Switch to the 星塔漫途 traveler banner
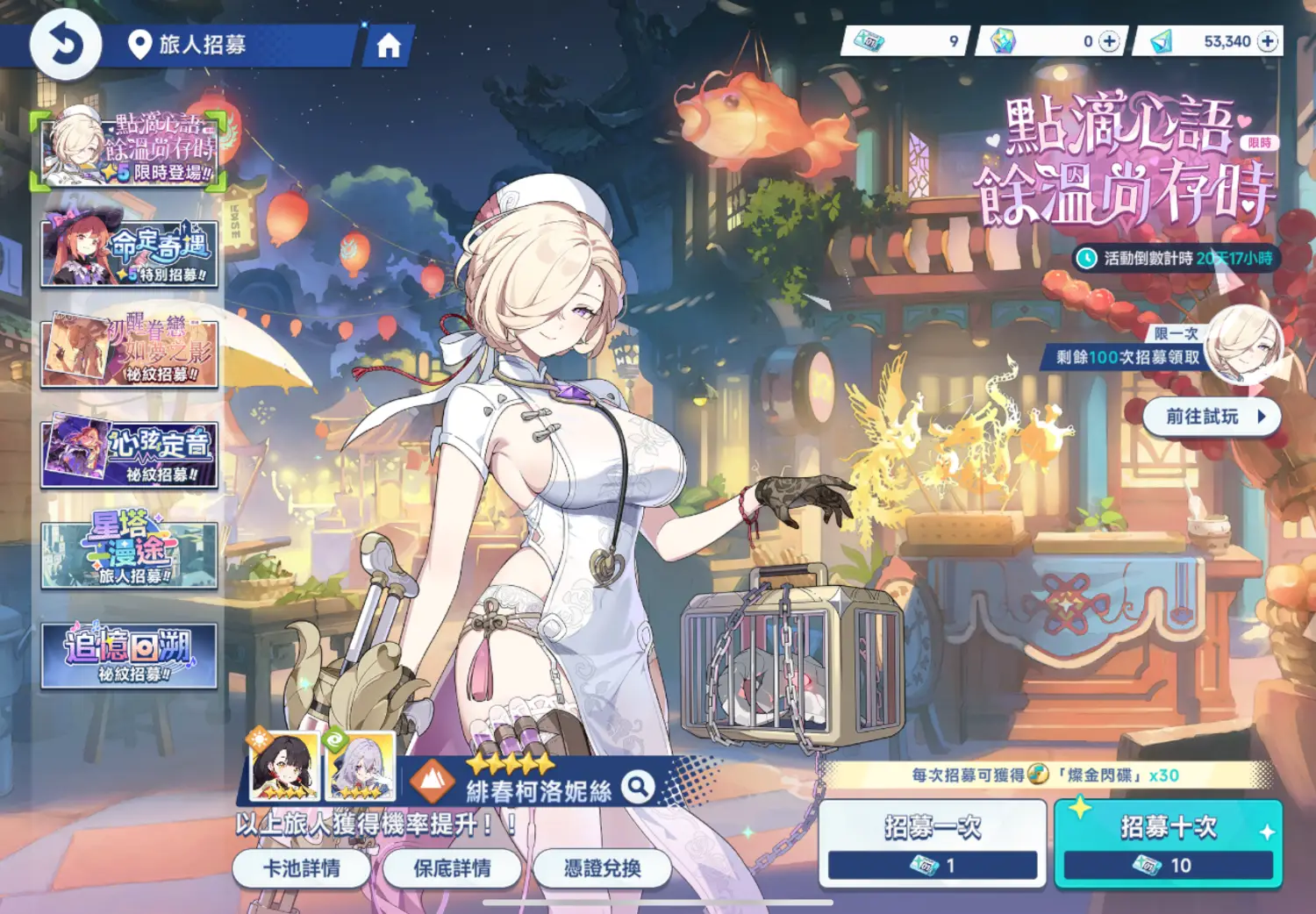1316x914 pixels. click(x=129, y=554)
